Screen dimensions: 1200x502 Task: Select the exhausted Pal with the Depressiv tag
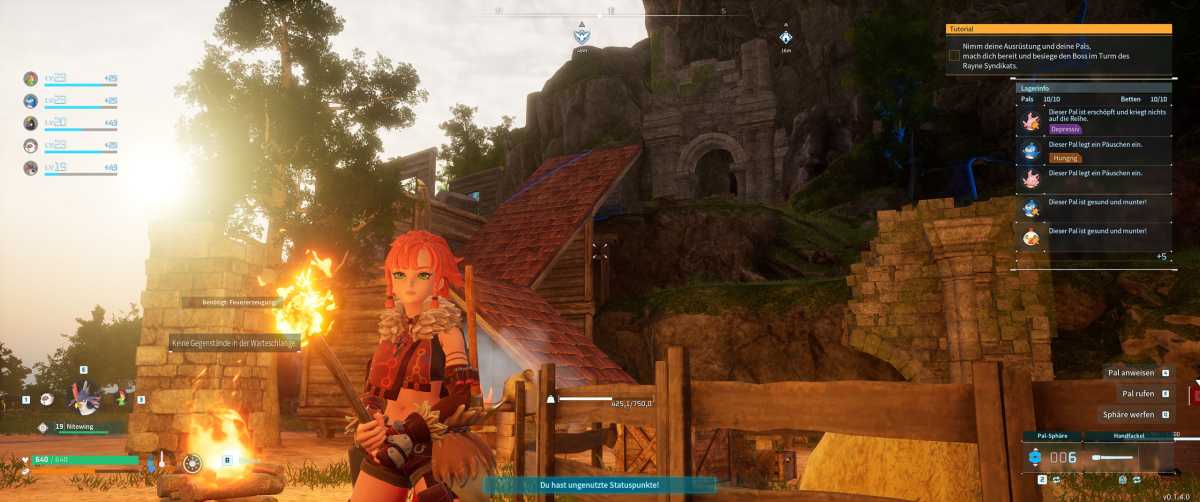(x=1094, y=121)
